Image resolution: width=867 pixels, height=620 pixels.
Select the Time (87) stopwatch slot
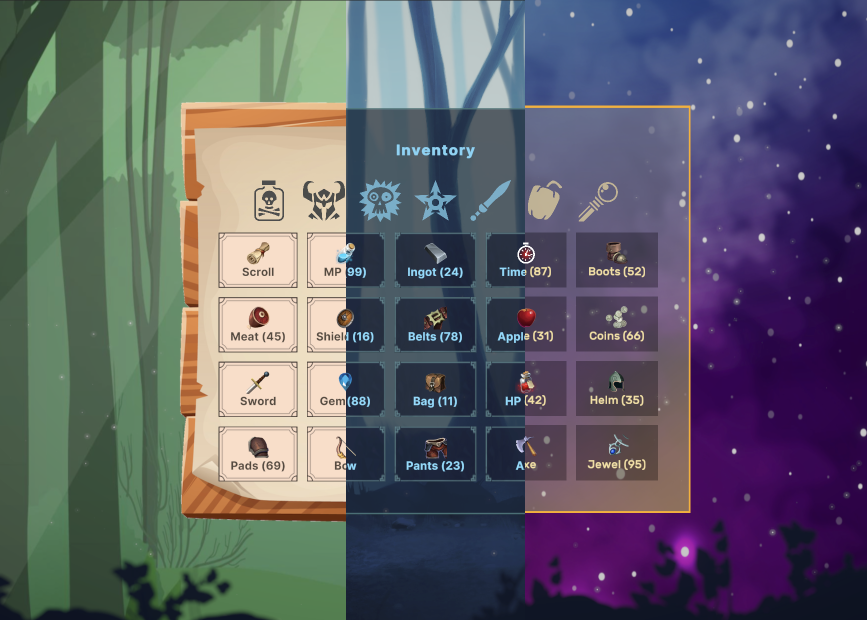pos(526,260)
